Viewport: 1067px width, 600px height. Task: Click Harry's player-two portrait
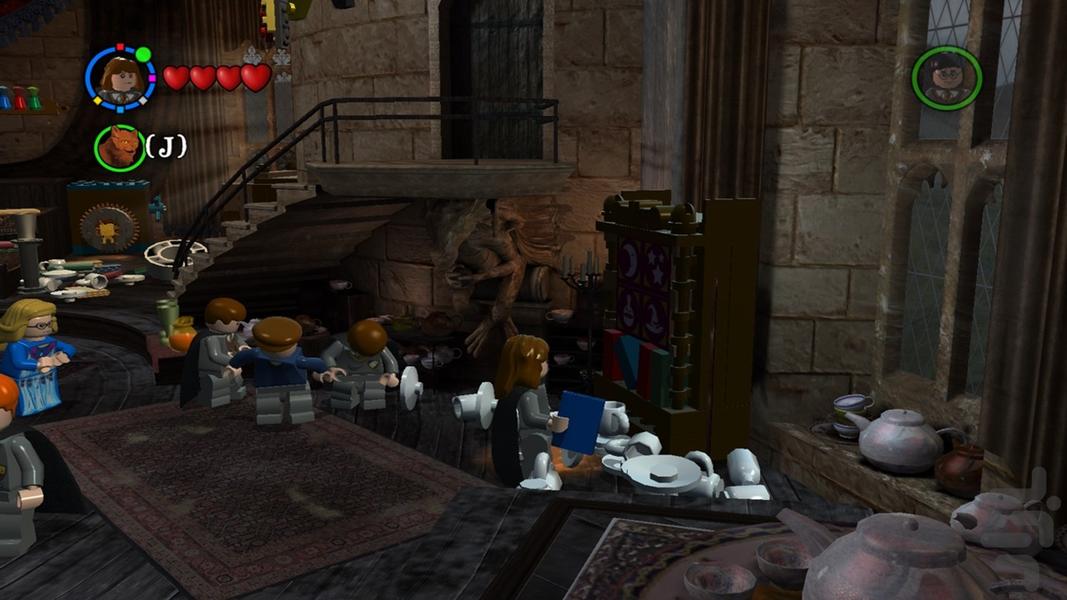coord(946,78)
